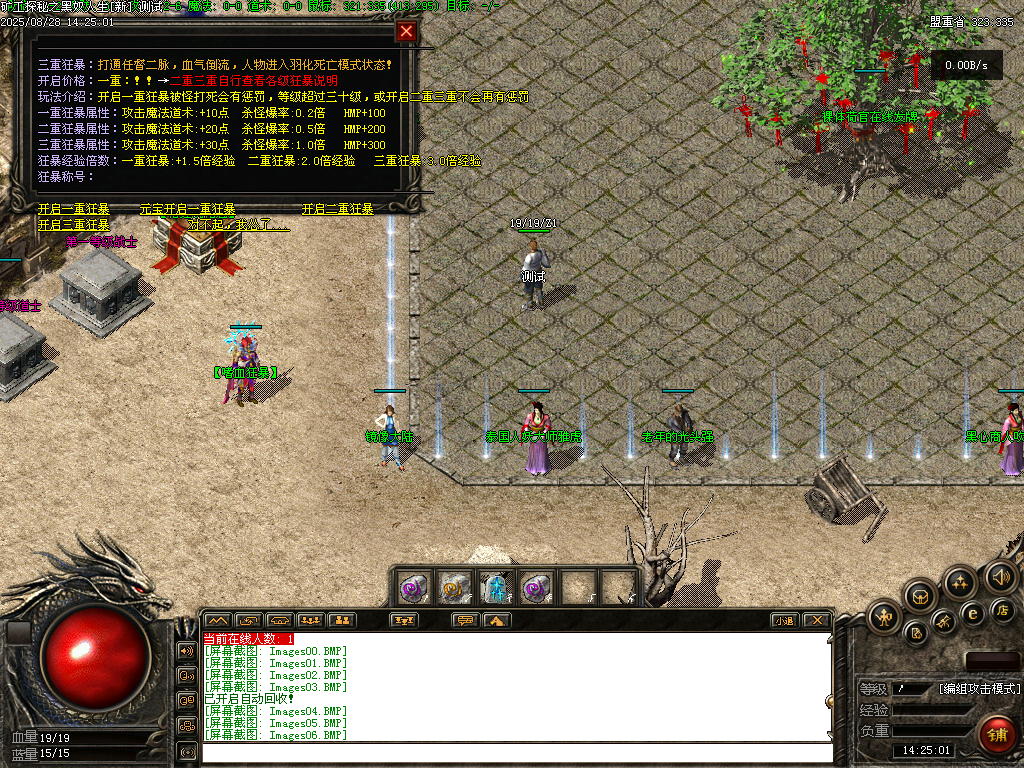Open the 店 shop button
The height and width of the screenshot is (768, 1024).
pos(1003,610)
